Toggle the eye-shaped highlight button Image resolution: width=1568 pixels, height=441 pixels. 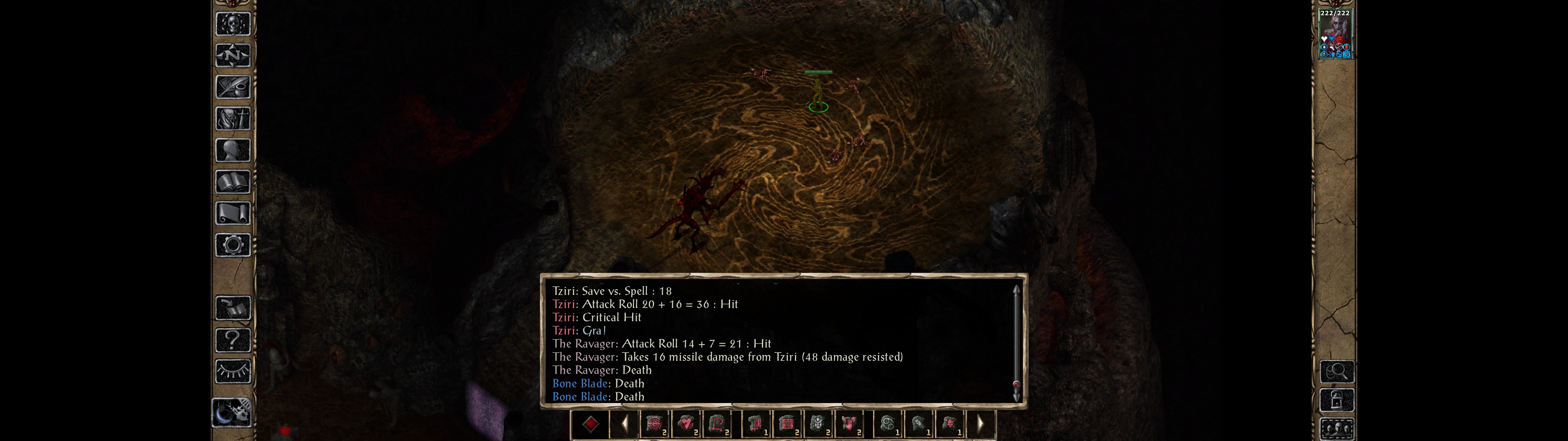[x=232, y=371]
